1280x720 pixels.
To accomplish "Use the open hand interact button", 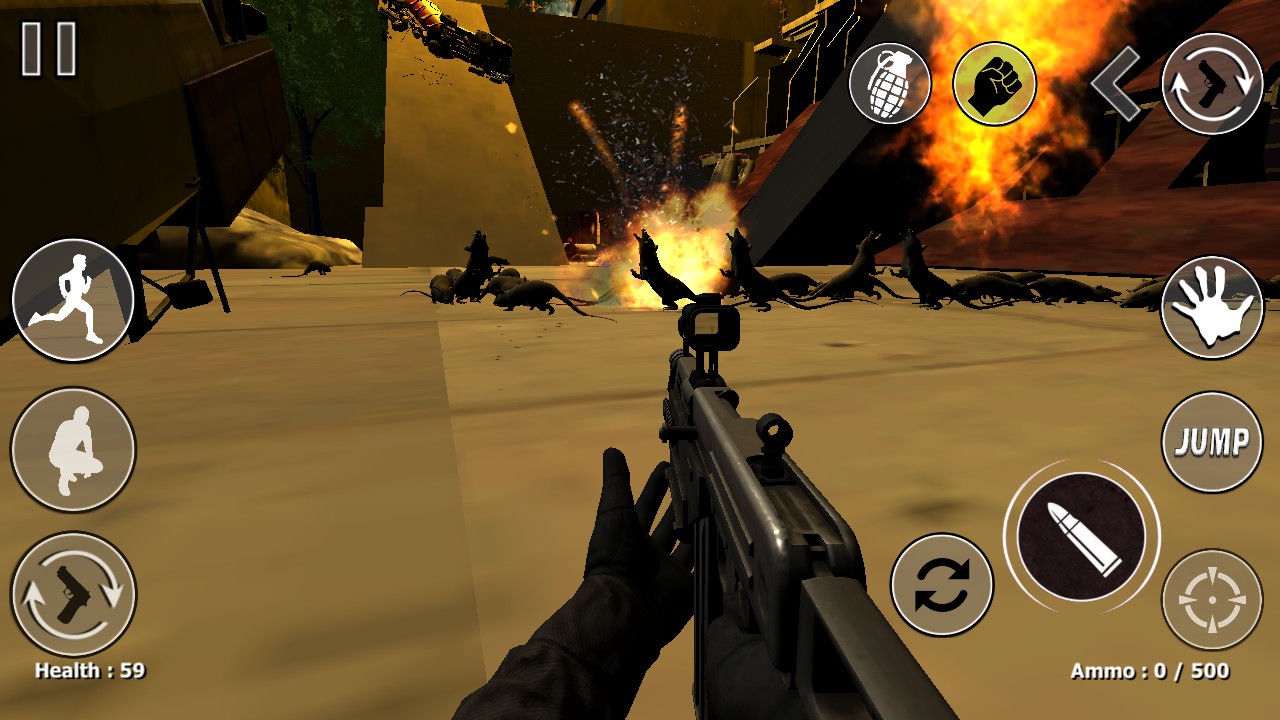I will [1212, 307].
